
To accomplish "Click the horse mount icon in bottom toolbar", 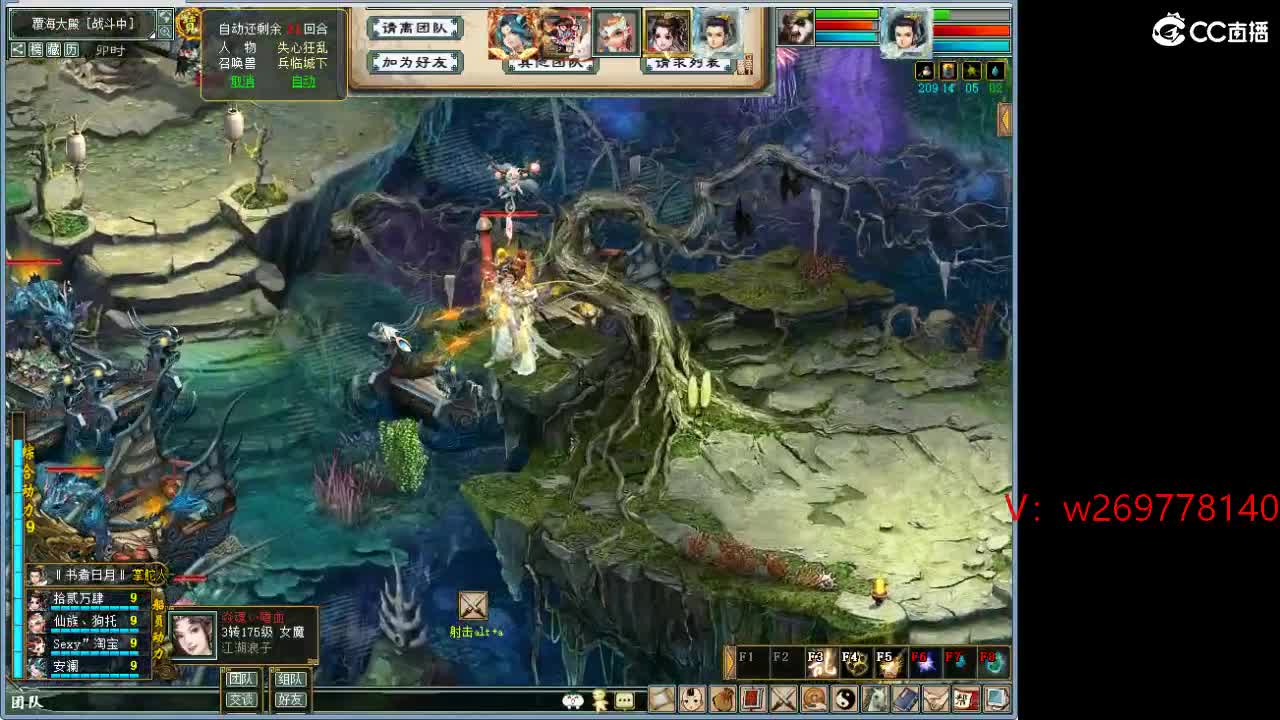I will 873,700.
